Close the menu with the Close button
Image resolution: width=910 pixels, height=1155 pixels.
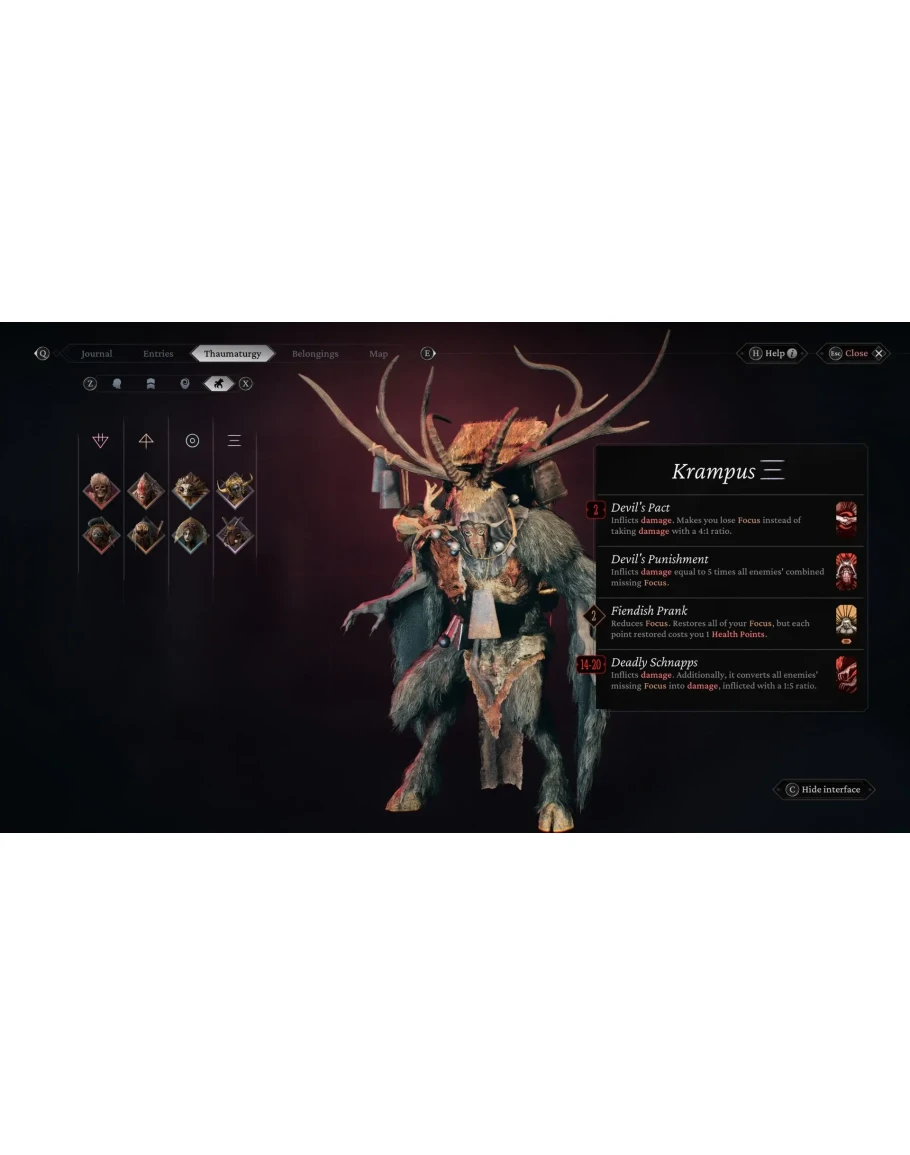coord(856,353)
